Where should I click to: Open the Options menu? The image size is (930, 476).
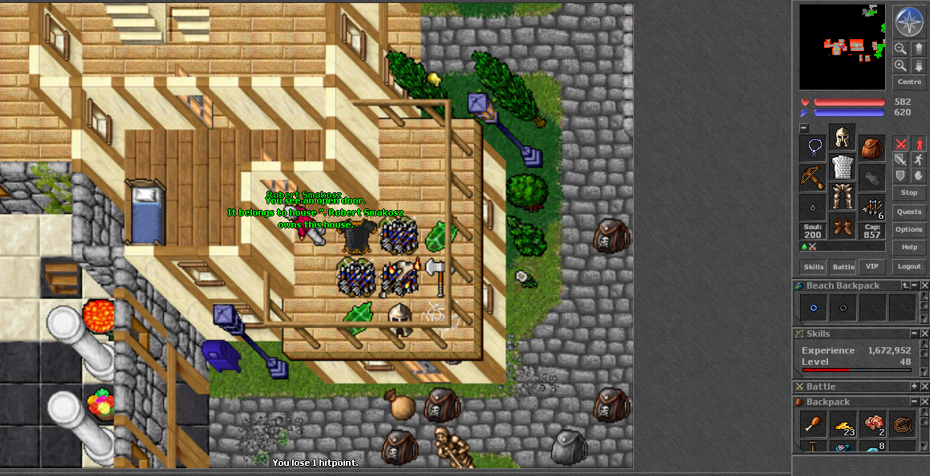tap(909, 229)
